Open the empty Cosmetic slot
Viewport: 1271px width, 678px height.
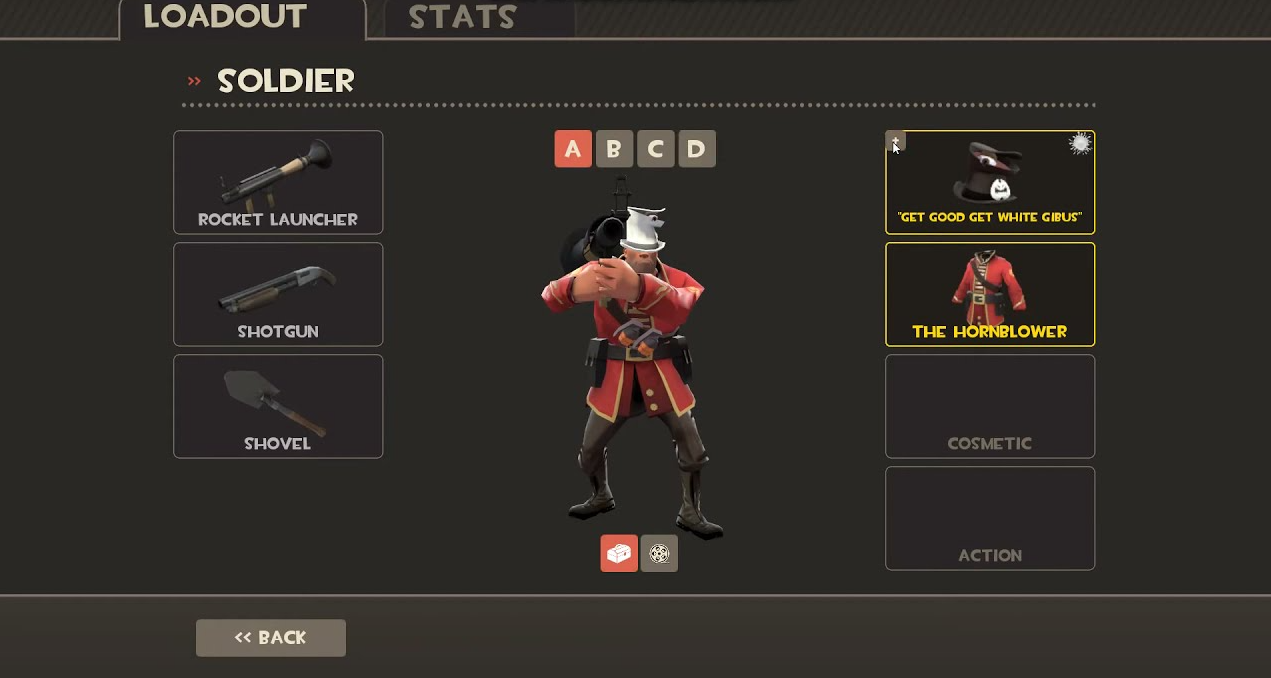tap(990, 406)
